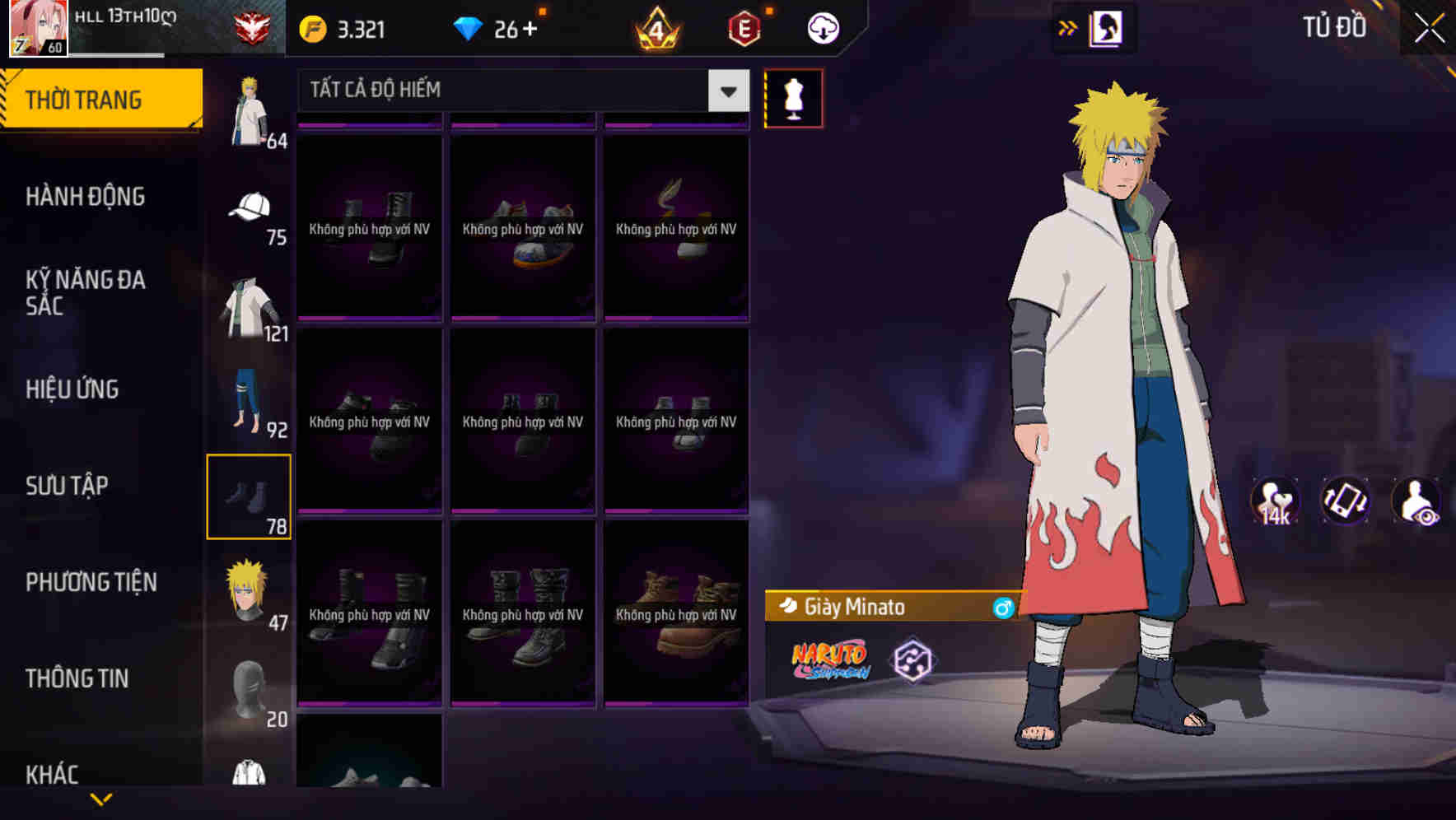Select the rotate character view icon

(1346, 502)
